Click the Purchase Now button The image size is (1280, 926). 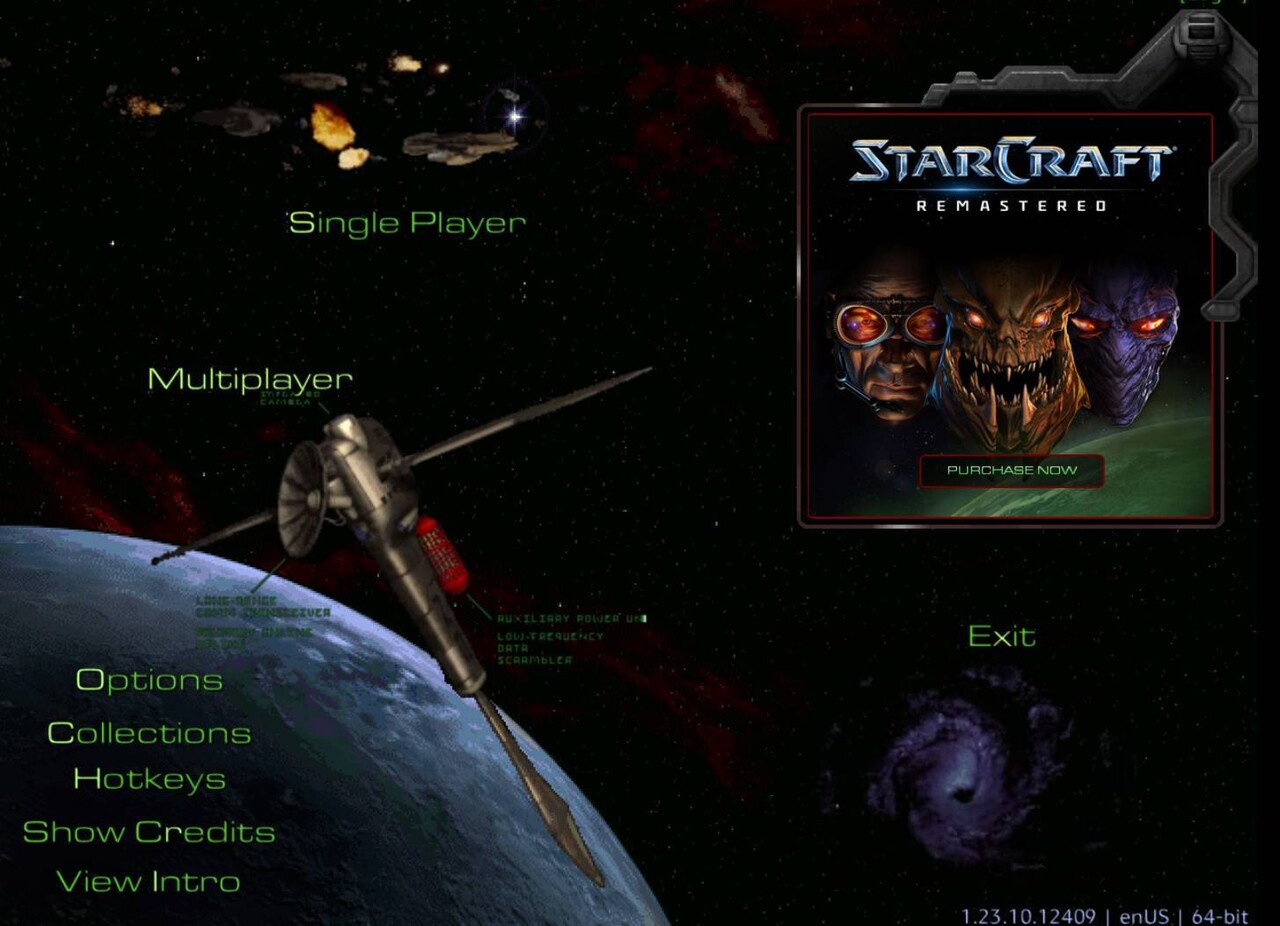(x=1011, y=470)
